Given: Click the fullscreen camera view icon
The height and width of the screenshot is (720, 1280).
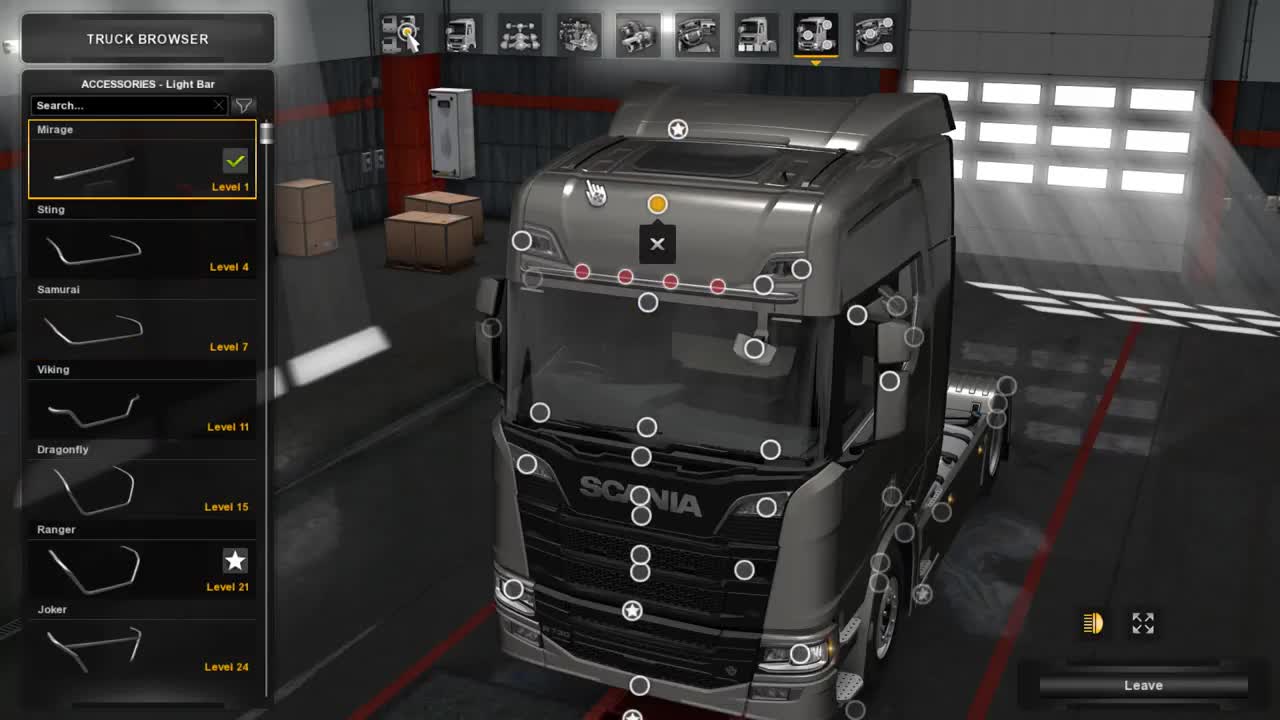Looking at the screenshot, I should (1143, 623).
